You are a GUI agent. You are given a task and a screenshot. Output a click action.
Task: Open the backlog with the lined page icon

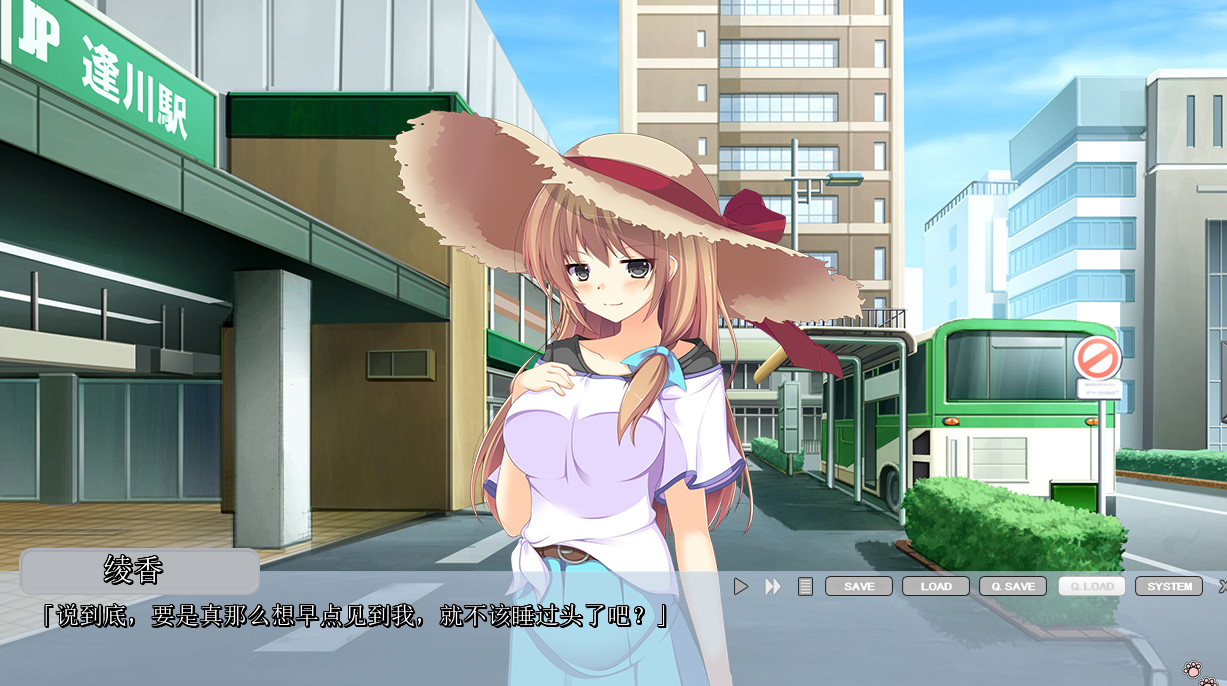[x=805, y=587]
